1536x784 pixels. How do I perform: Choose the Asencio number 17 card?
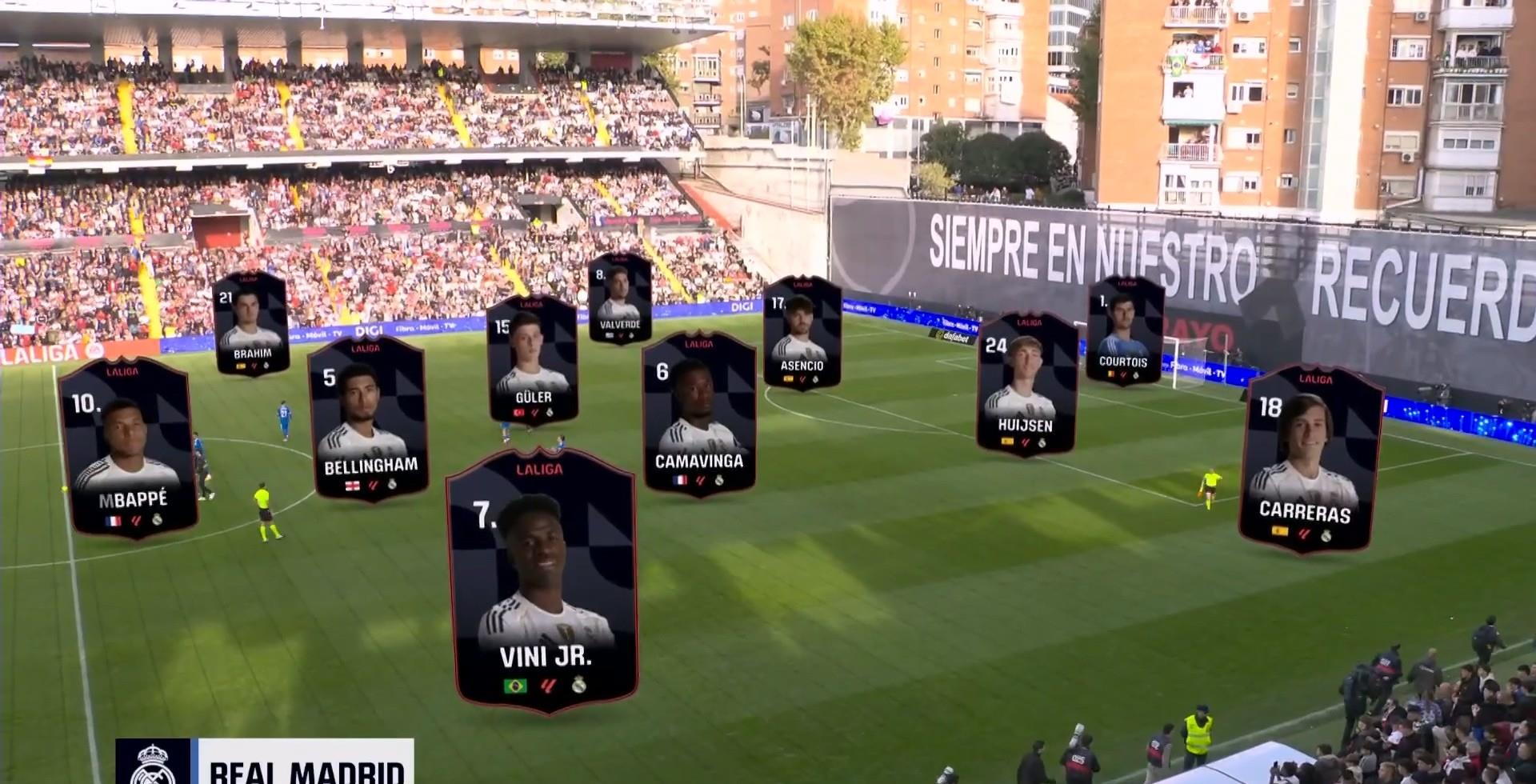(802, 334)
